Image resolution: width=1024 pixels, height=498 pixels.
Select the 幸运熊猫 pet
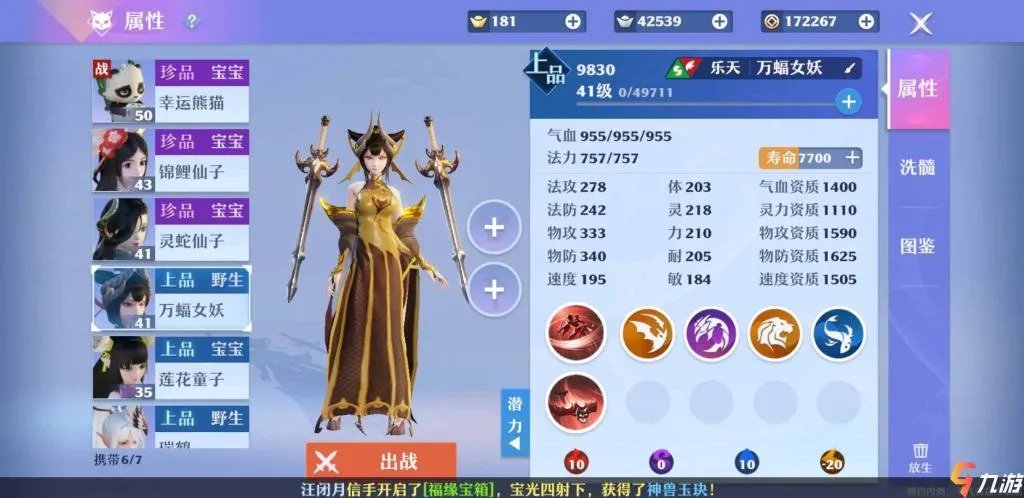pyautogui.click(x=170, y=91)
